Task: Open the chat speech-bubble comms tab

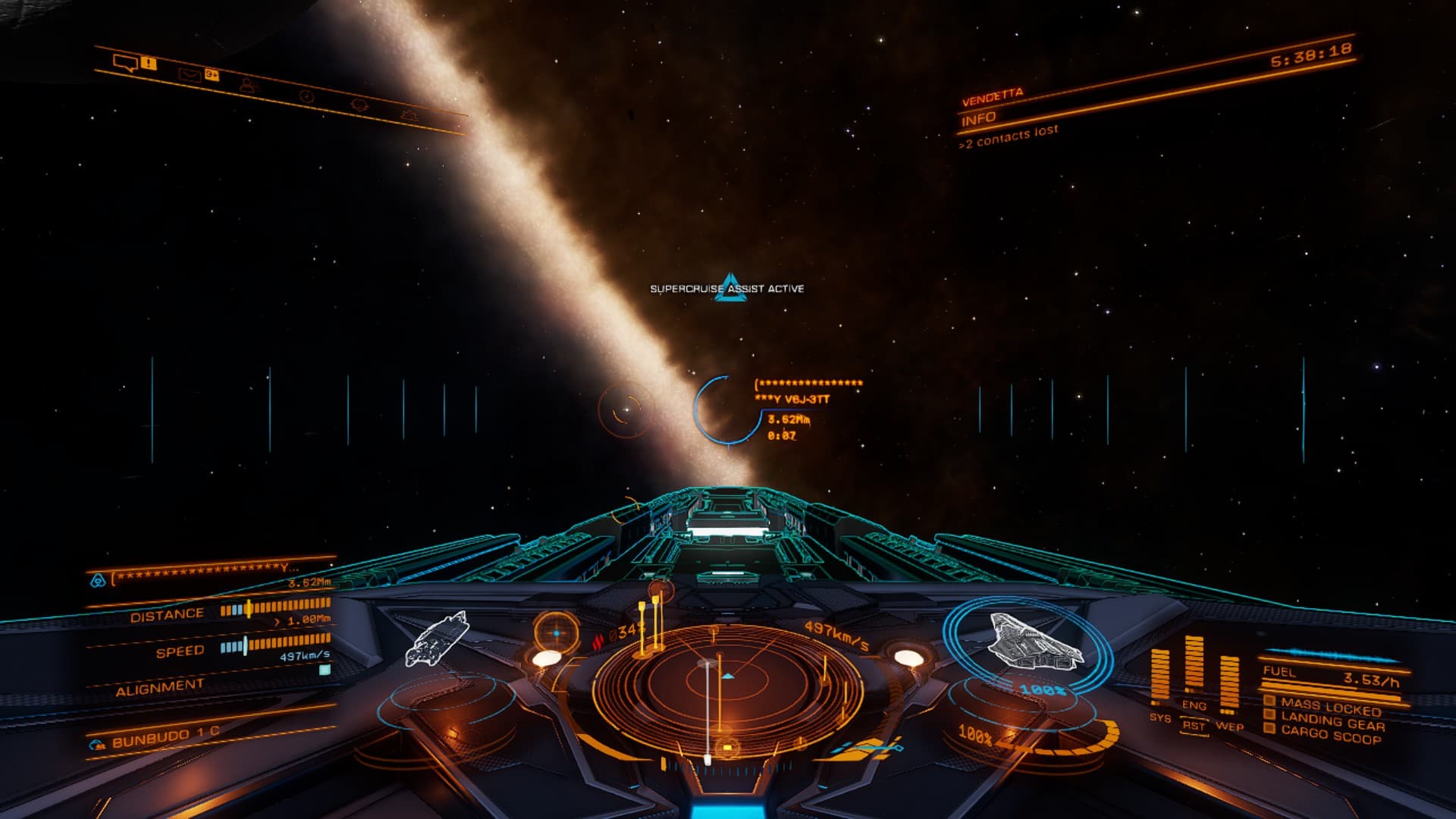Action: [124, 61]
